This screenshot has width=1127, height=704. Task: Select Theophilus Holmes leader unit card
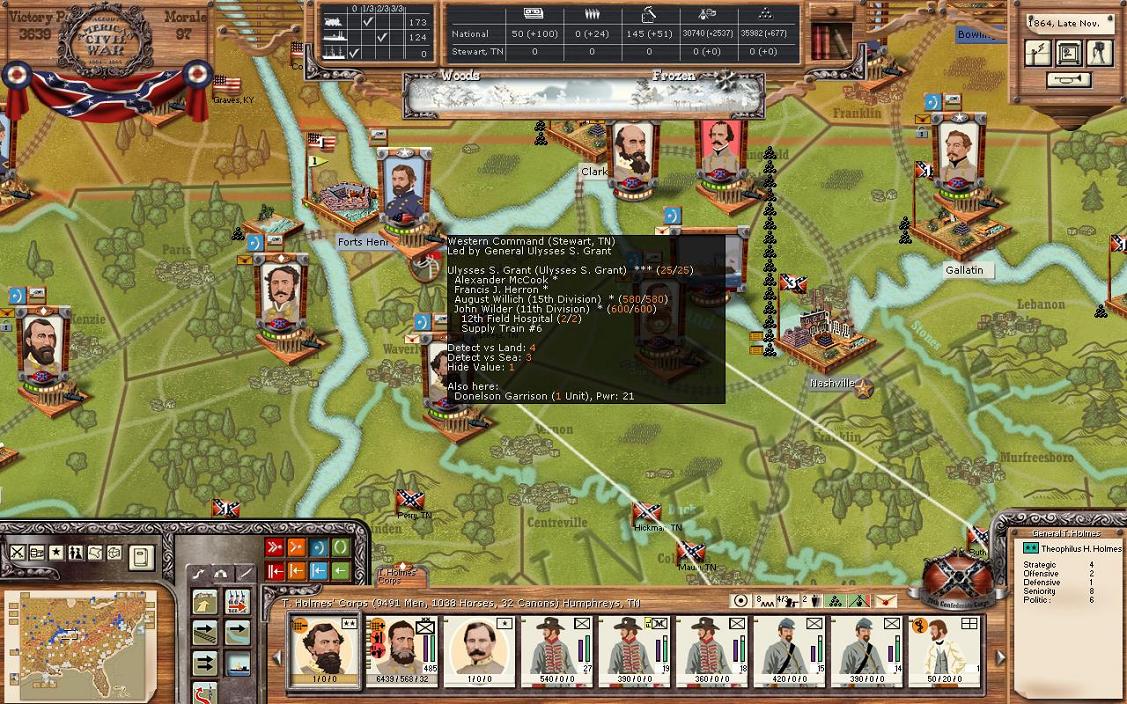click(322, 650)
